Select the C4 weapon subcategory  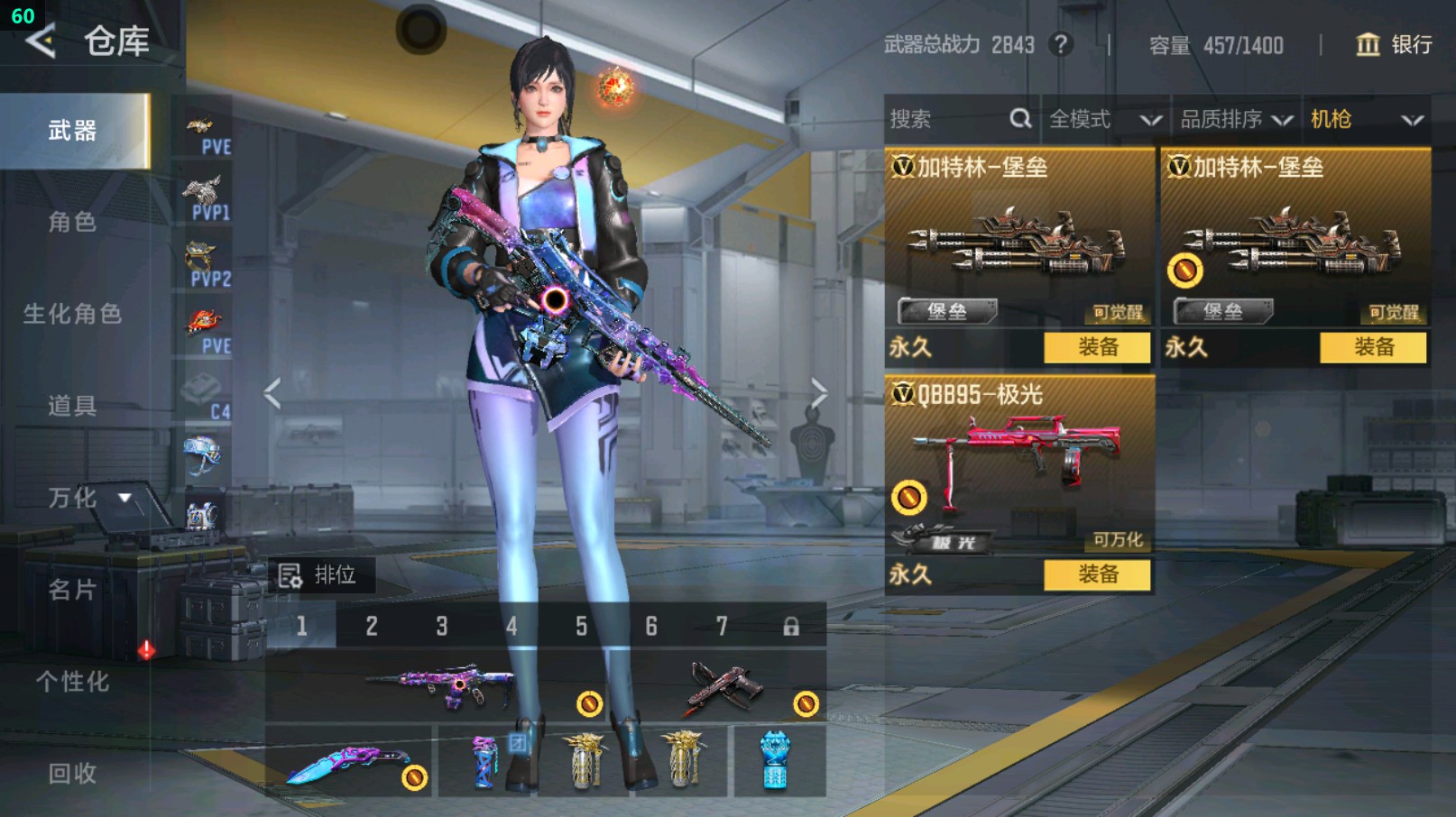[x=207, y=395]
